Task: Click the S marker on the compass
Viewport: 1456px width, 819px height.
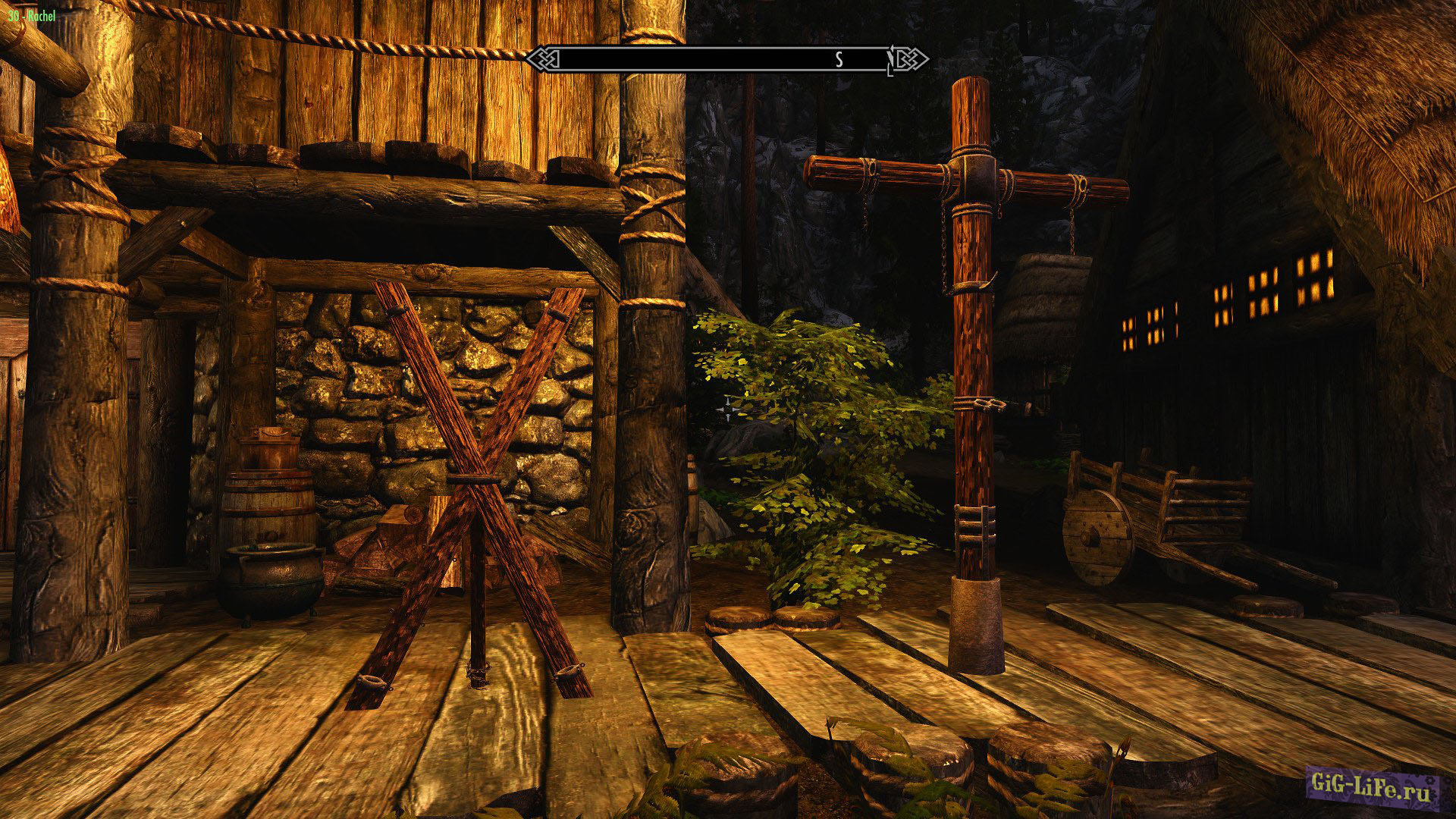Action: 839,58
